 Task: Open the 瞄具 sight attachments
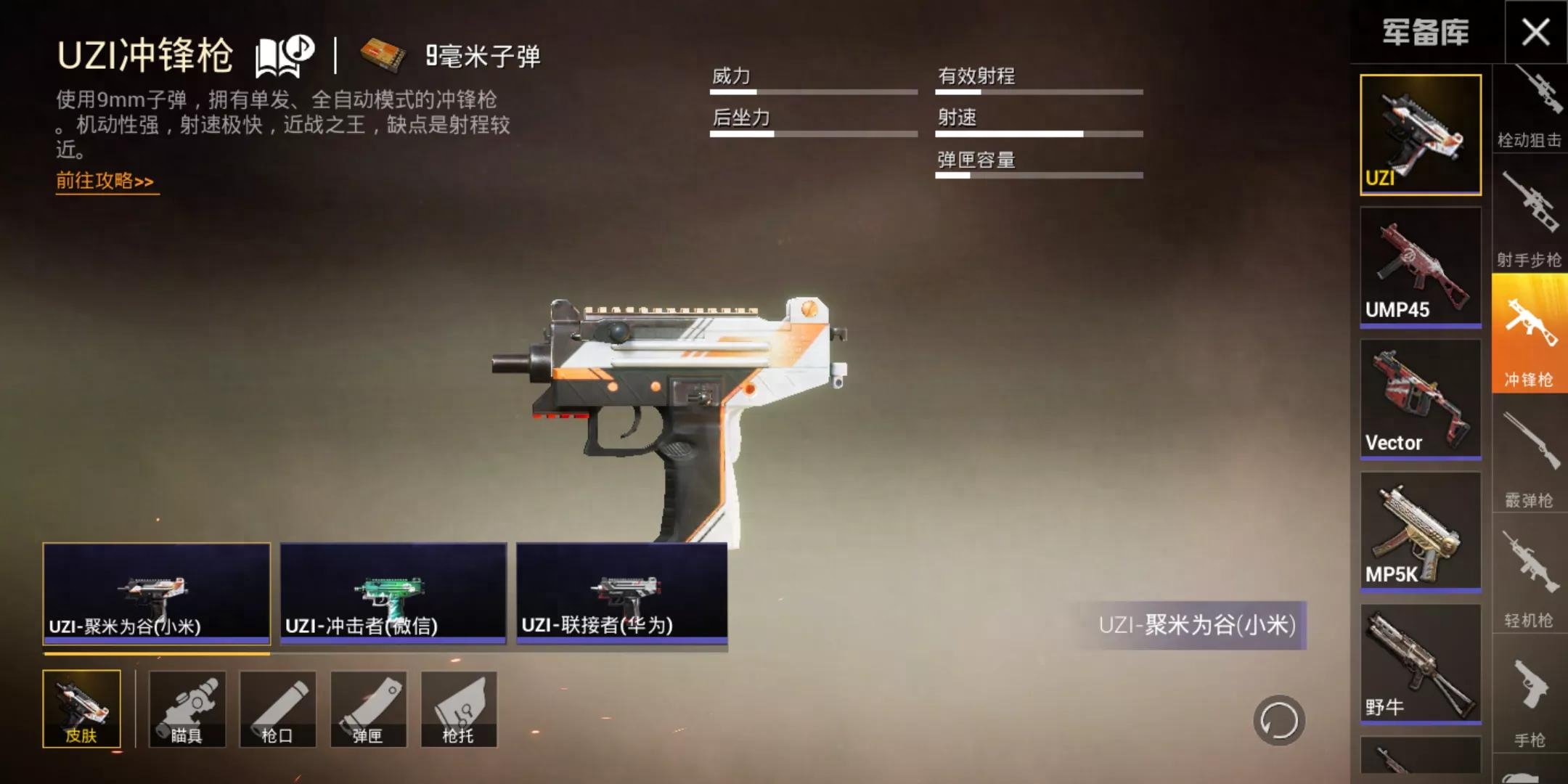[x=187, y=709]
